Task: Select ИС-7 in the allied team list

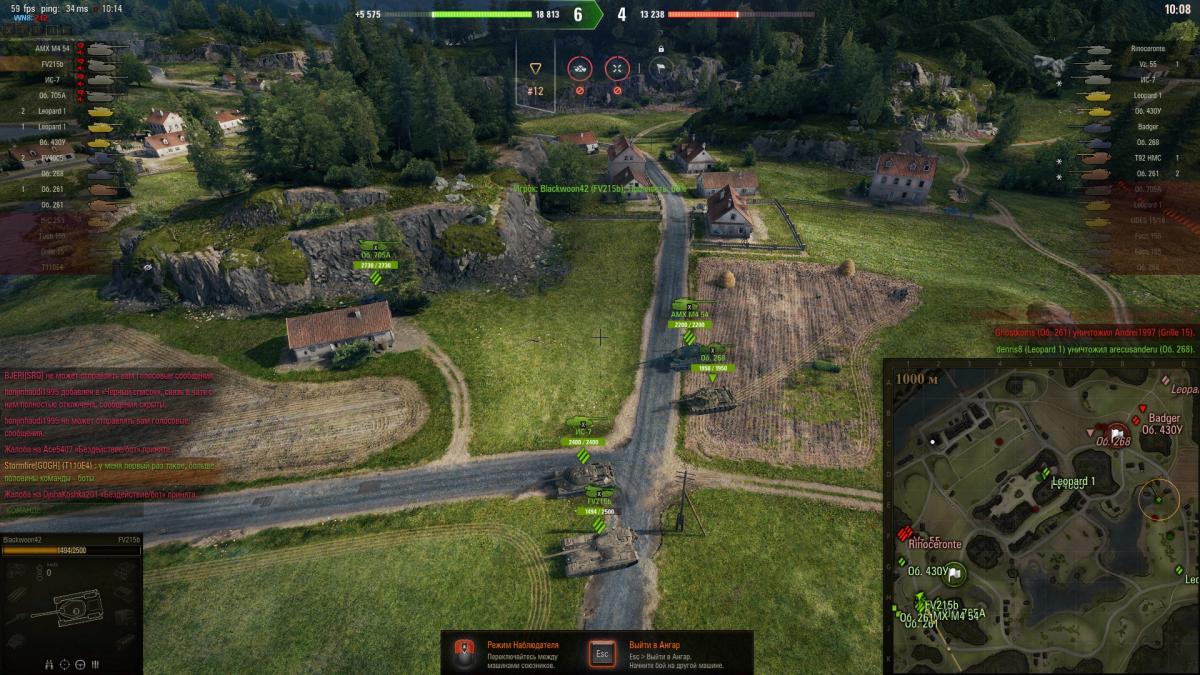Action: [50, 80]
